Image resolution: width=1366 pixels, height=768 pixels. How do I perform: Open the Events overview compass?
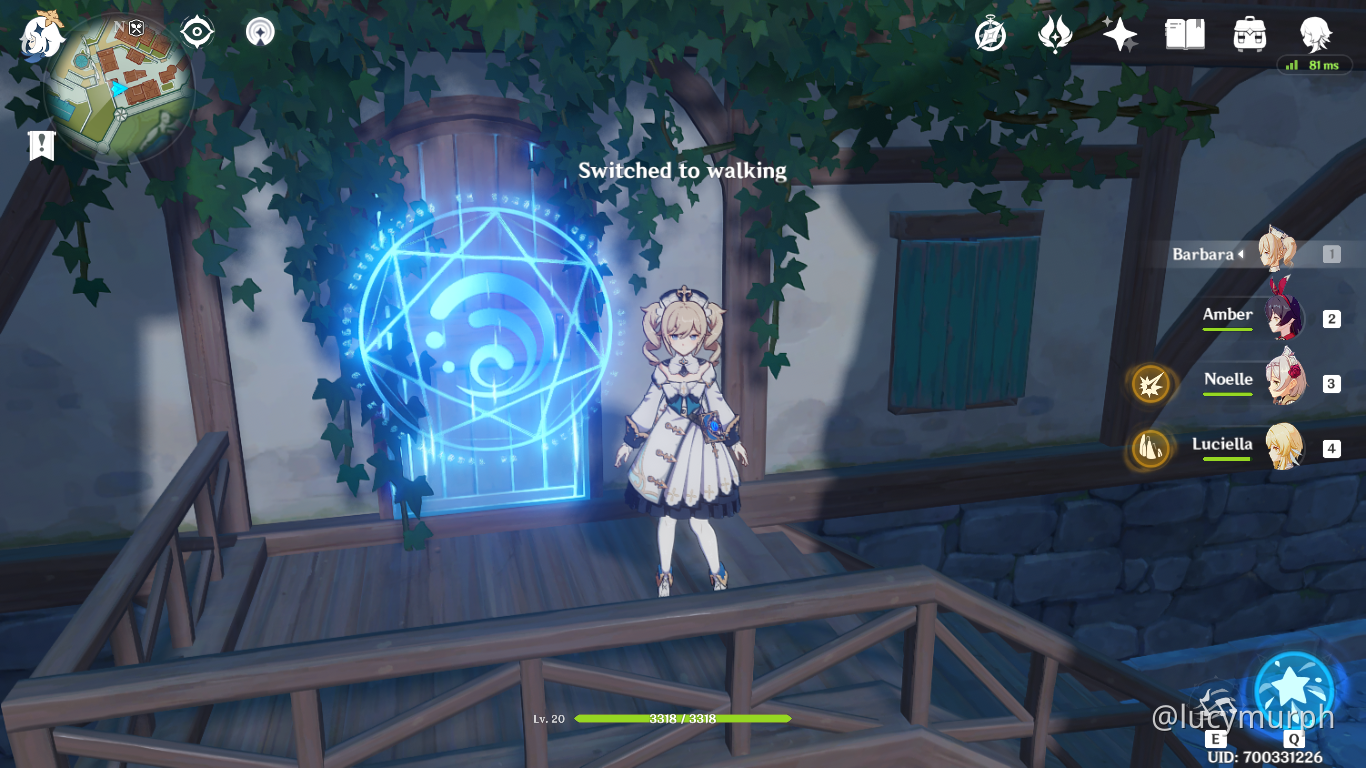coord(988,33)
